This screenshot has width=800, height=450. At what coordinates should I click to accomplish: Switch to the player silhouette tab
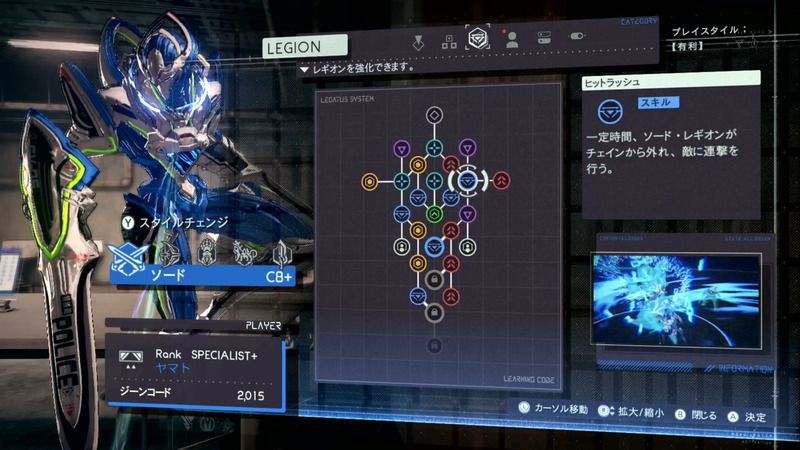[x=512, y=41]
